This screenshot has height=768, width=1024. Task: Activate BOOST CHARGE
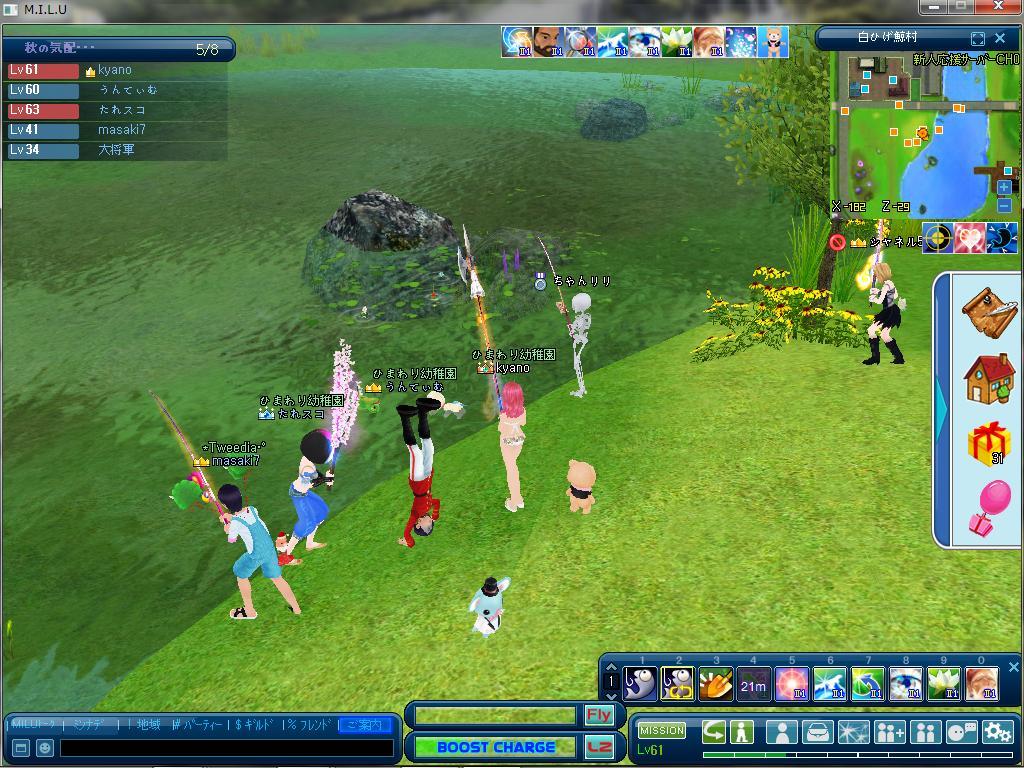(x=496, y=747)
